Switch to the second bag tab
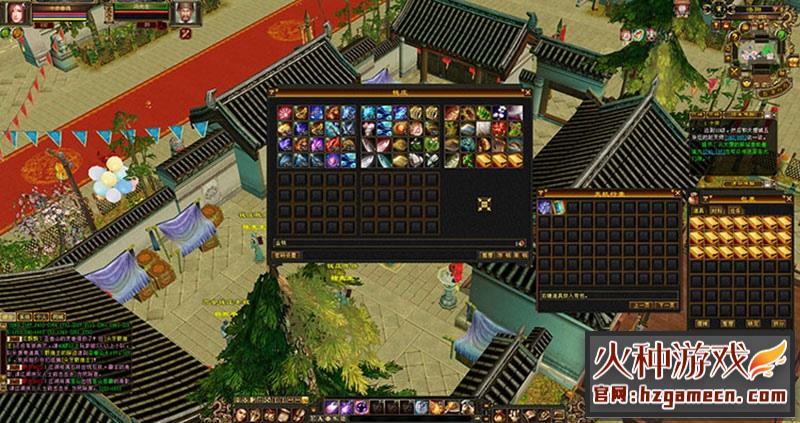This screenshot has height=423, width=800. (x=715, y=211)
